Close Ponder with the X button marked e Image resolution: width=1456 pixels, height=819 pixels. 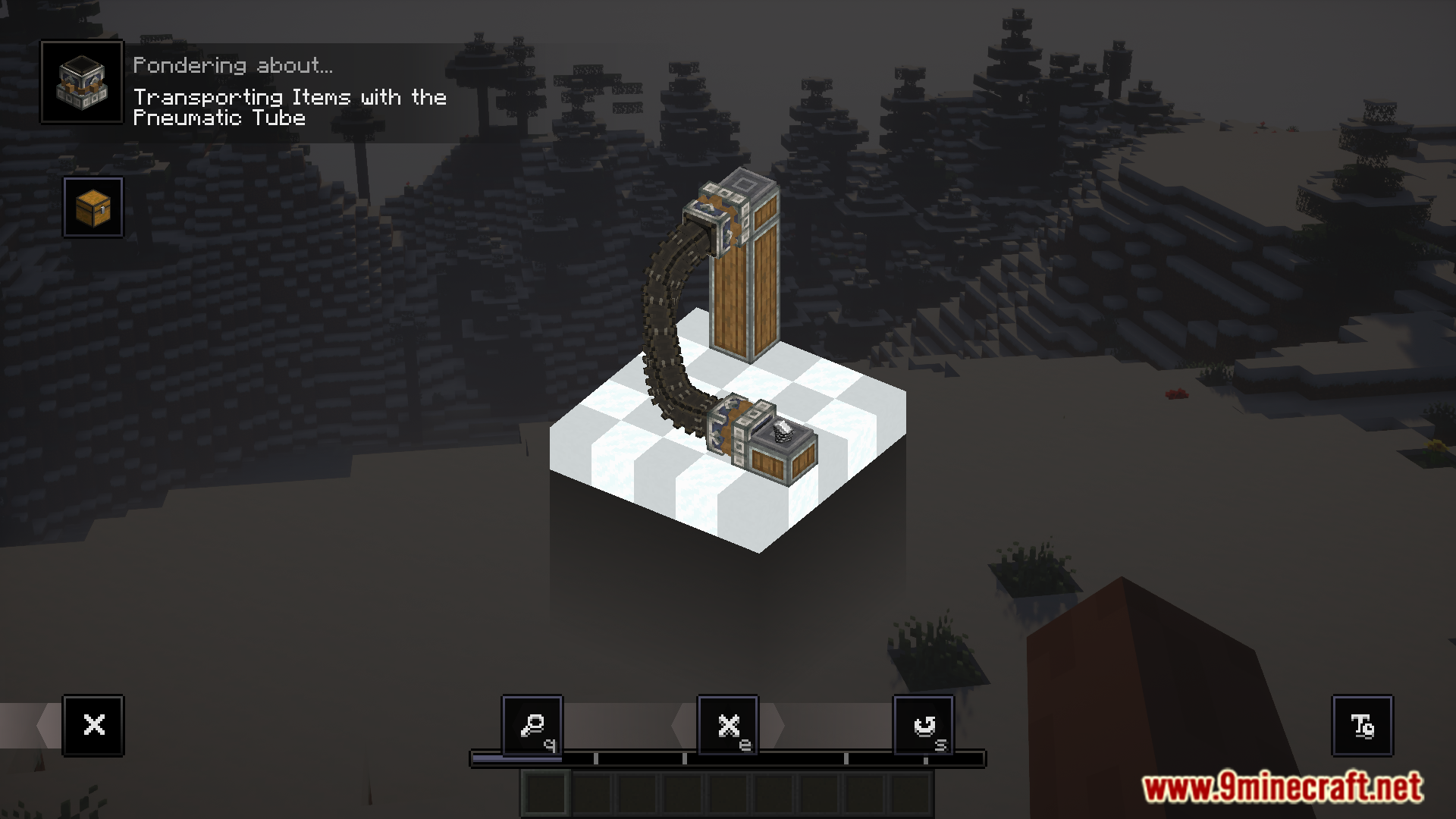click(x=728, y=726)
